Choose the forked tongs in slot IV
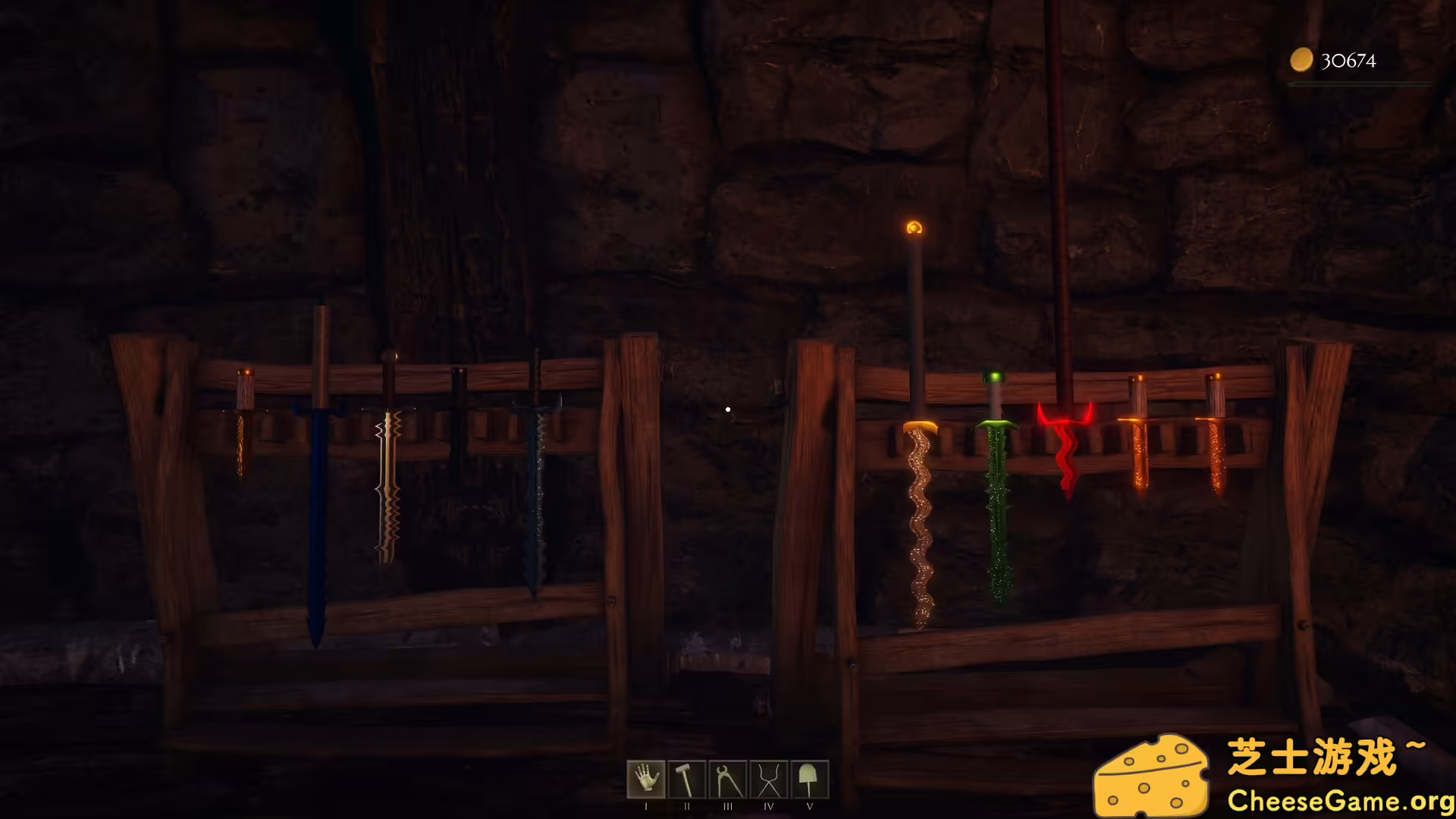Screen dimensions: 1456x819 (x=769, y=779)
